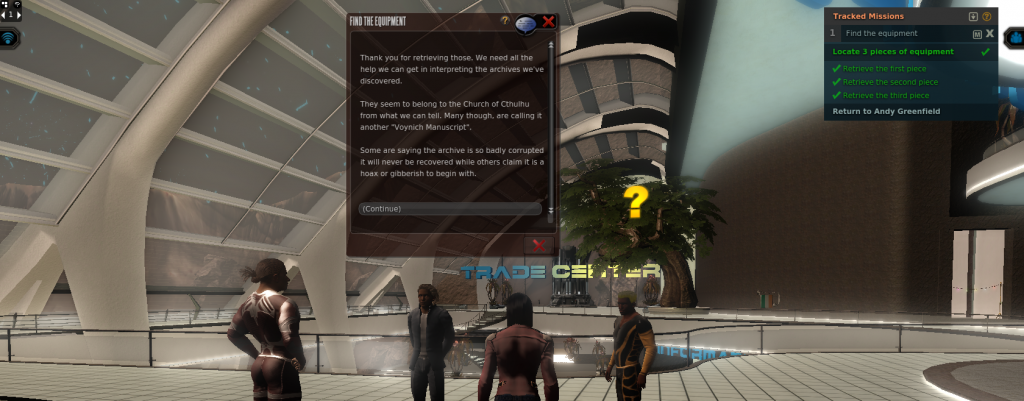This screenshot has width=1024, height=401.
Task: Select the Find the equipment mission row
Action: pos(900,33)
